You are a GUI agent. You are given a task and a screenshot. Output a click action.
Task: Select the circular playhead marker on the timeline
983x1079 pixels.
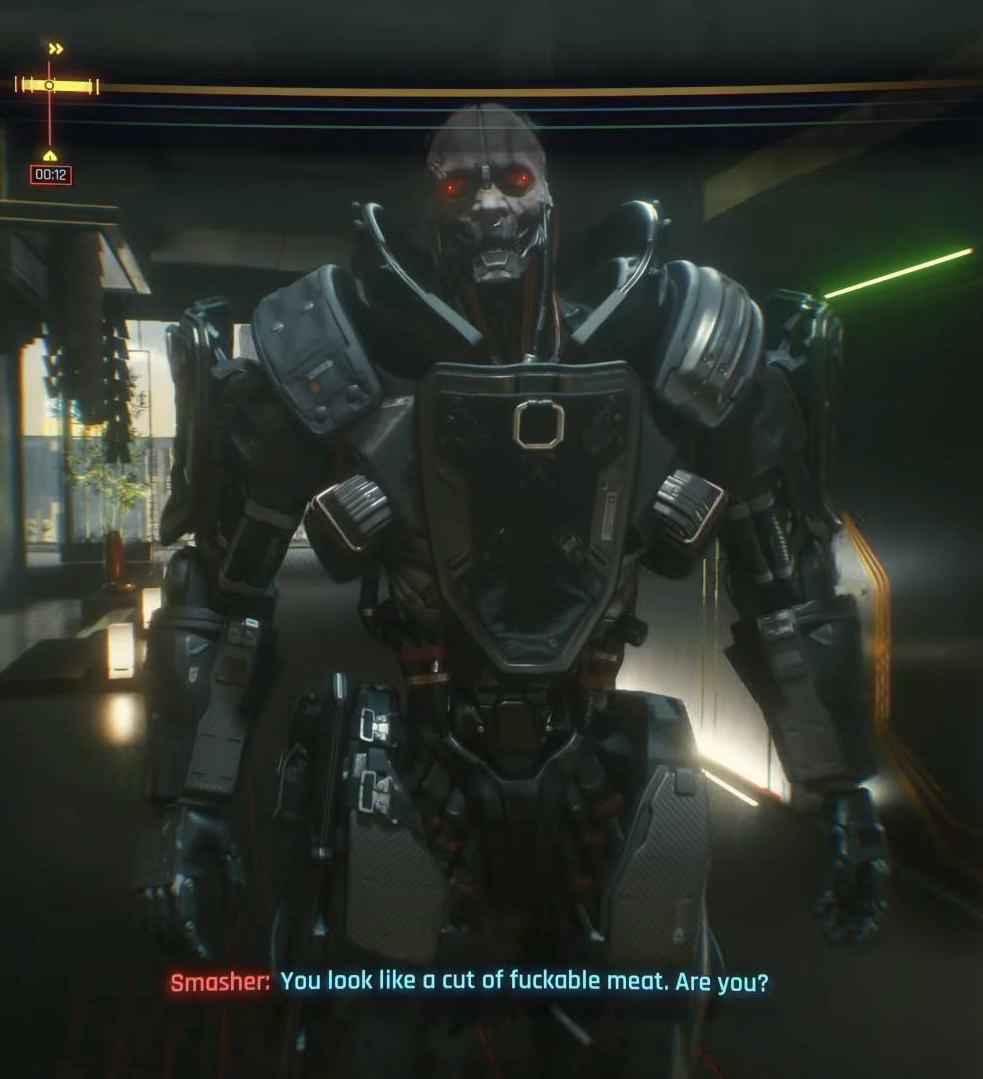click(x=49, y=86)
